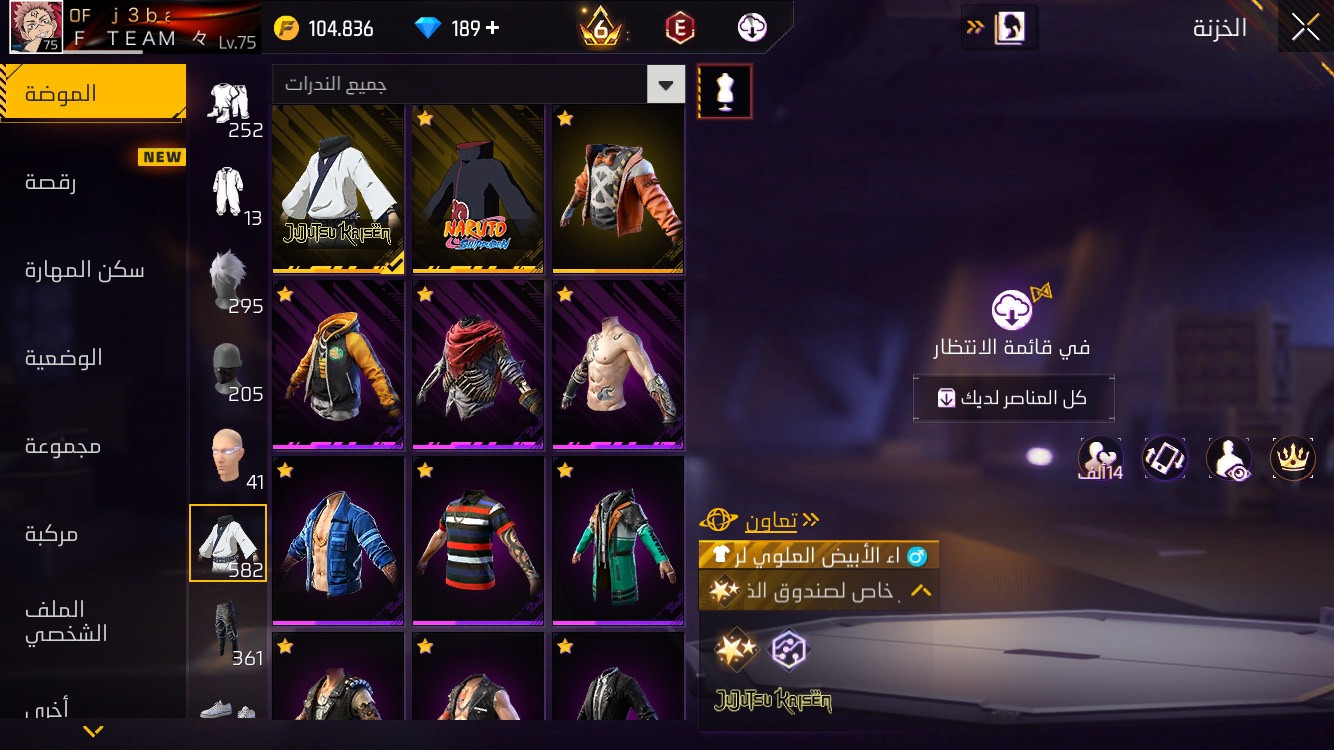Open the رقصة emote tab
1334x750 pixels.
pyautogui.click(x=52, y=182)
